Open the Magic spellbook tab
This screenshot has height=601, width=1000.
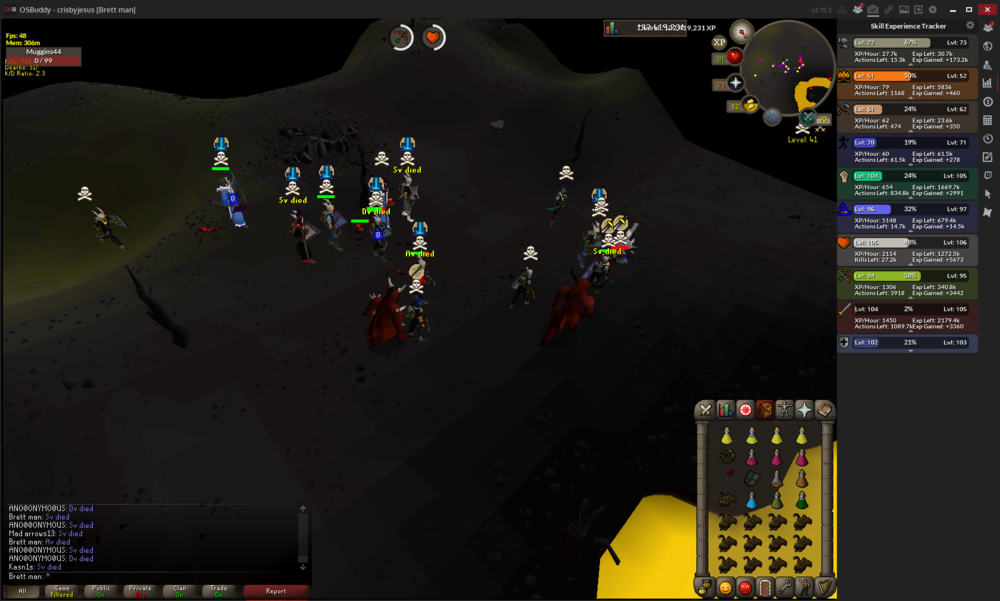point(824,410)
